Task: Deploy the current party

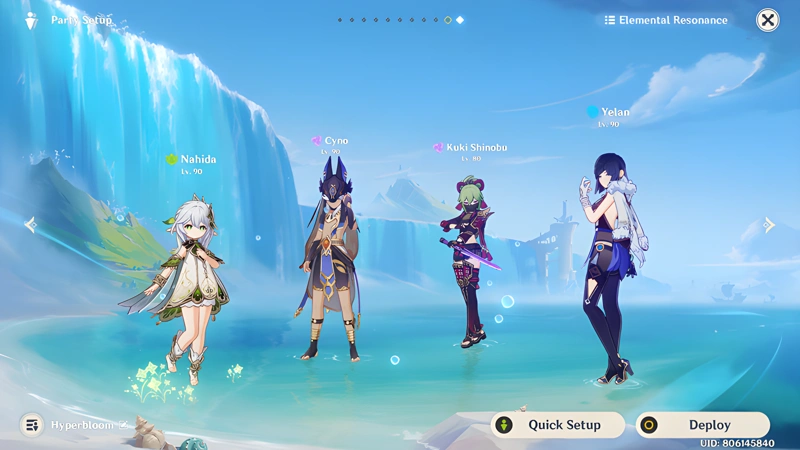Action: coord(702,425)
